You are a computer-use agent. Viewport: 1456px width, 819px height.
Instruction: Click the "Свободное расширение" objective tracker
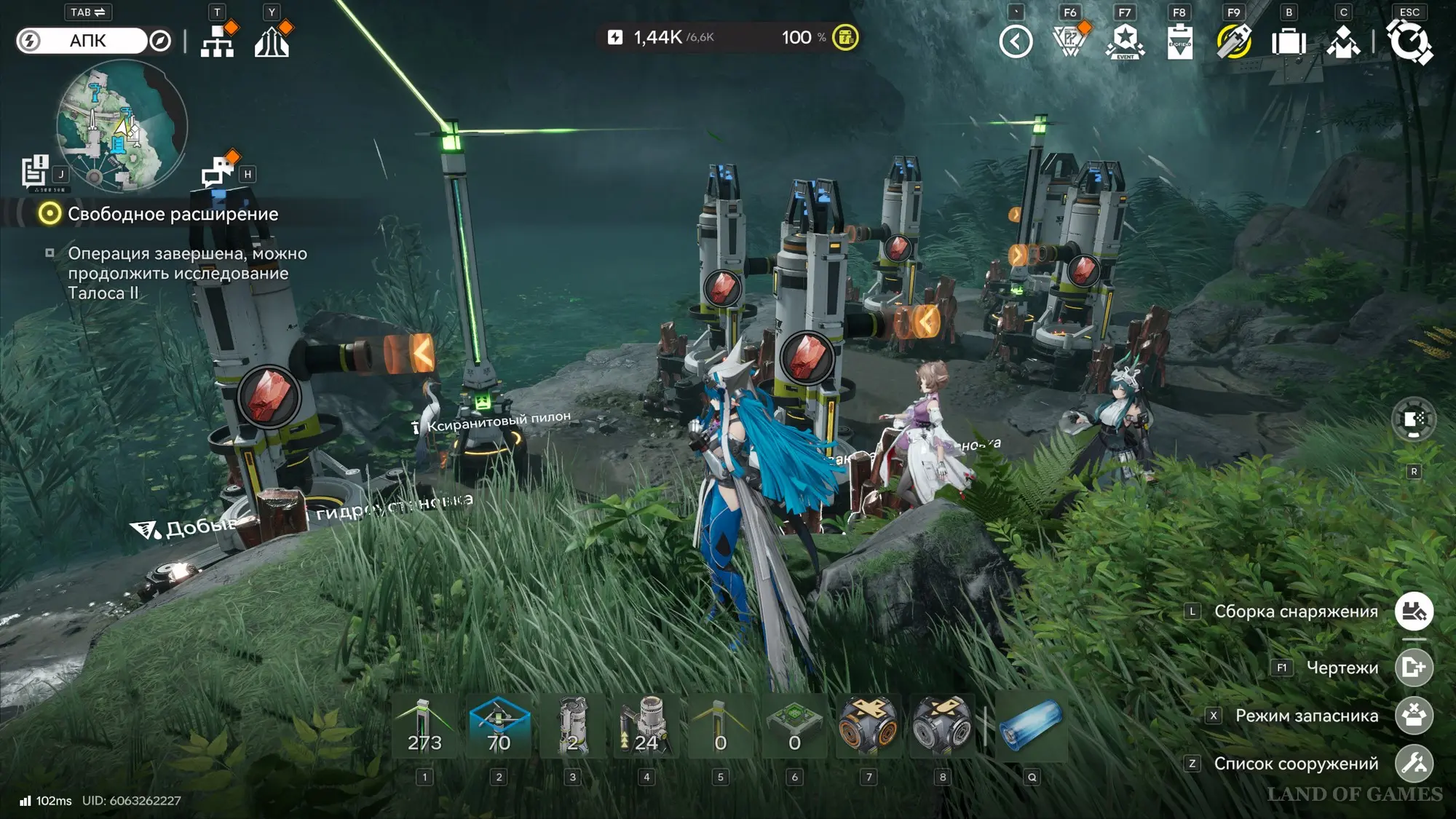pos(172,214)
